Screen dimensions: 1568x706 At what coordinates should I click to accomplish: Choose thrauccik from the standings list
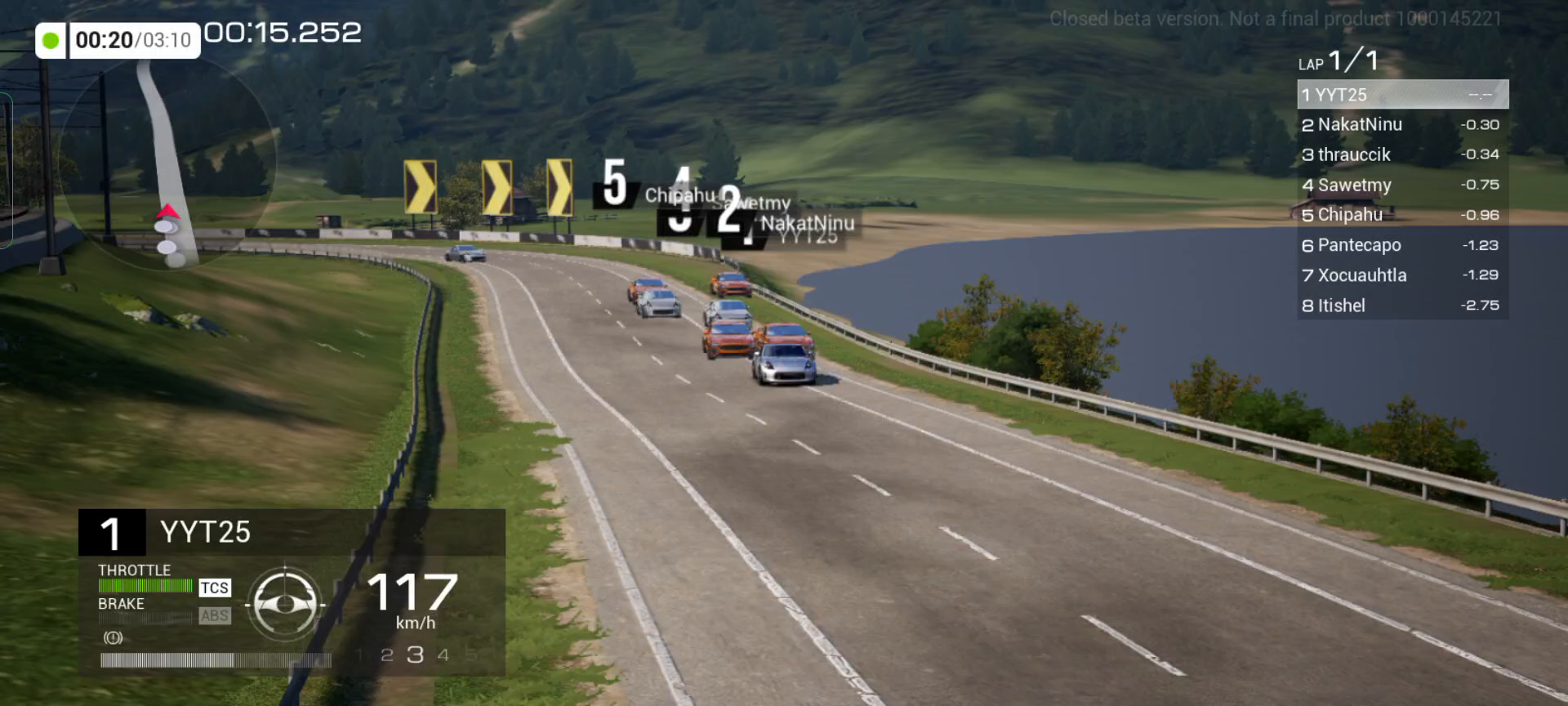[x=1401, y=155]
